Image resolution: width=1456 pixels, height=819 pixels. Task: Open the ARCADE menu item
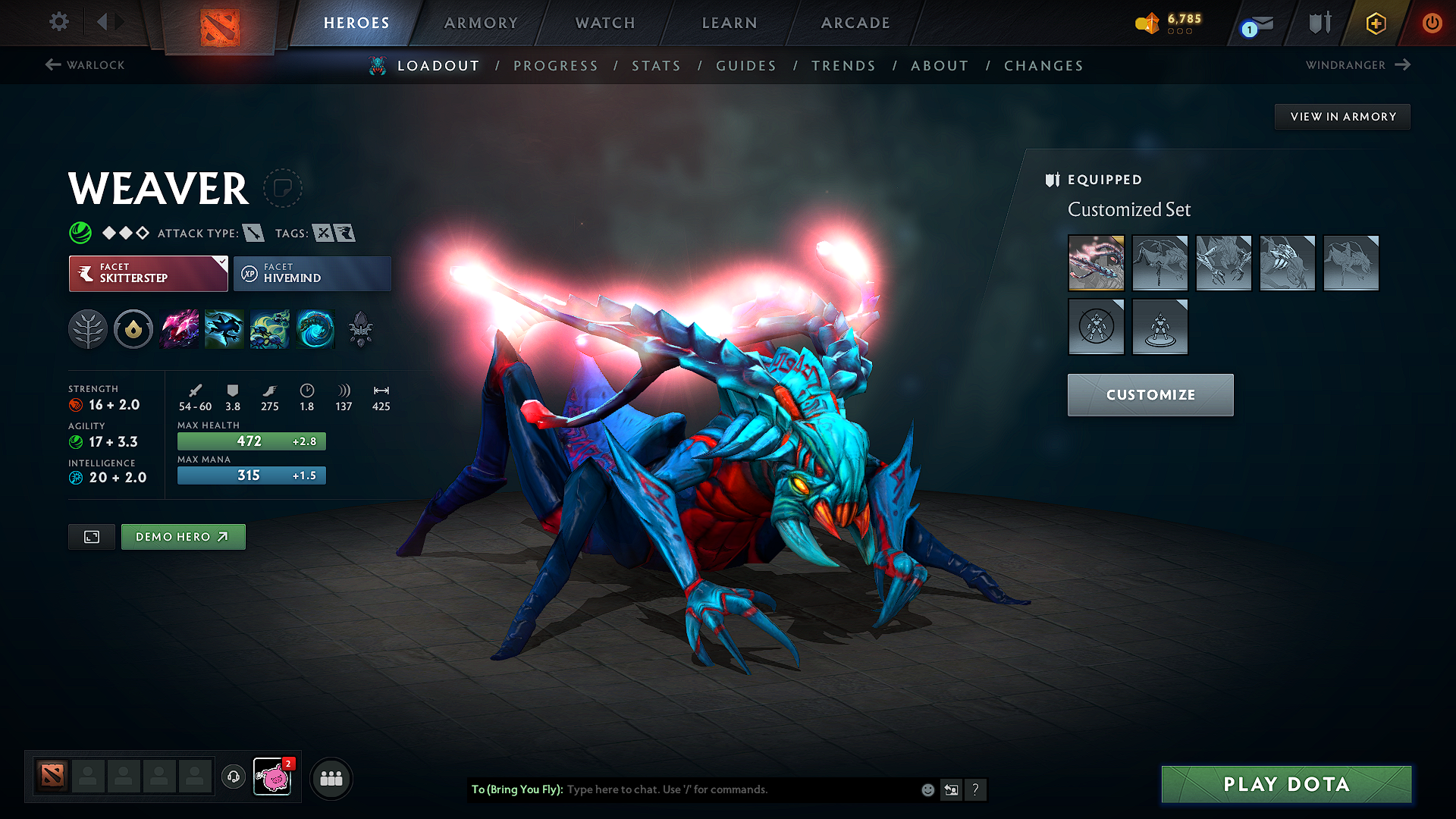tap(855, 23)
